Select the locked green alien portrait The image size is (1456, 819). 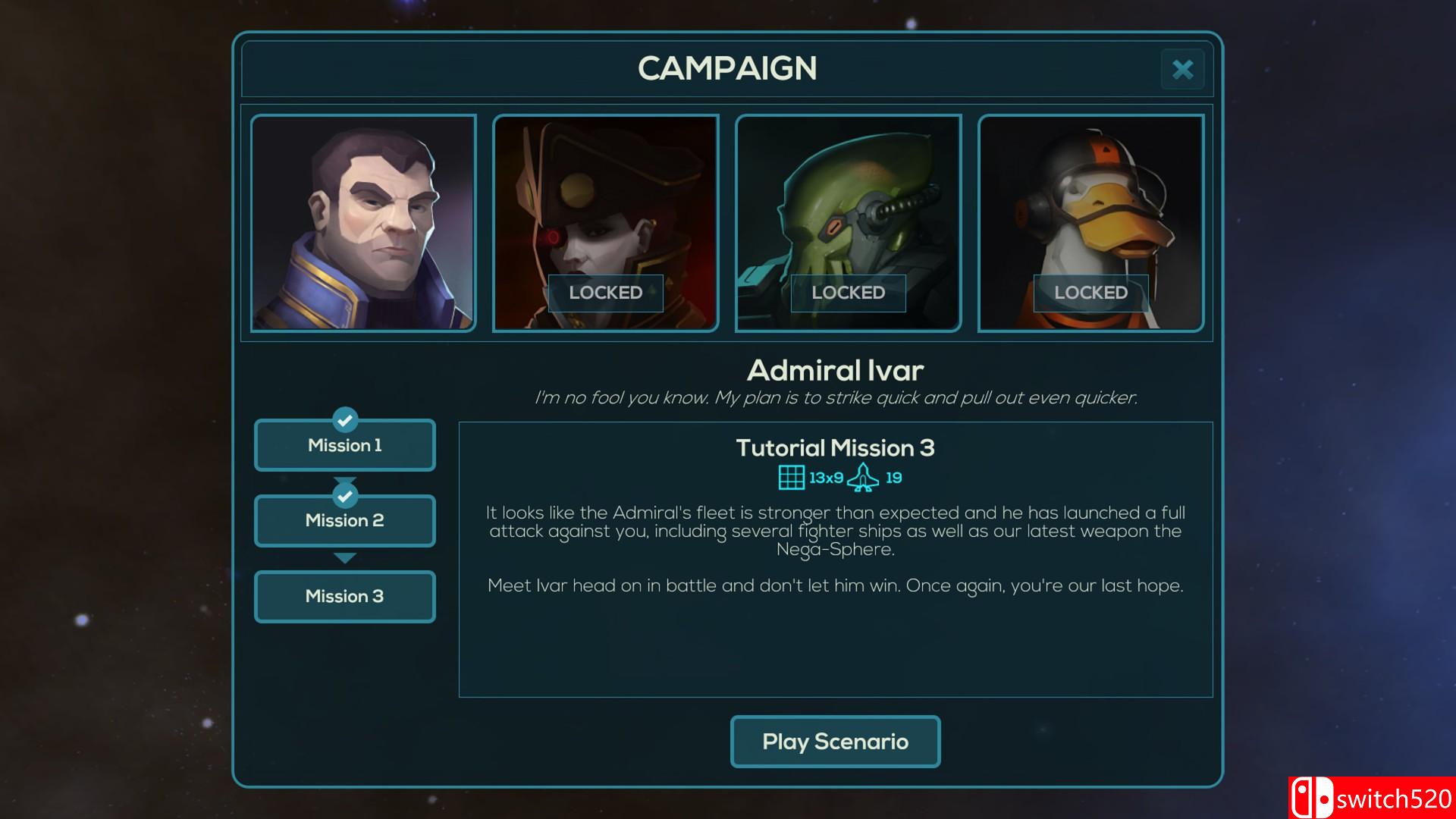[x=848, y=223]
